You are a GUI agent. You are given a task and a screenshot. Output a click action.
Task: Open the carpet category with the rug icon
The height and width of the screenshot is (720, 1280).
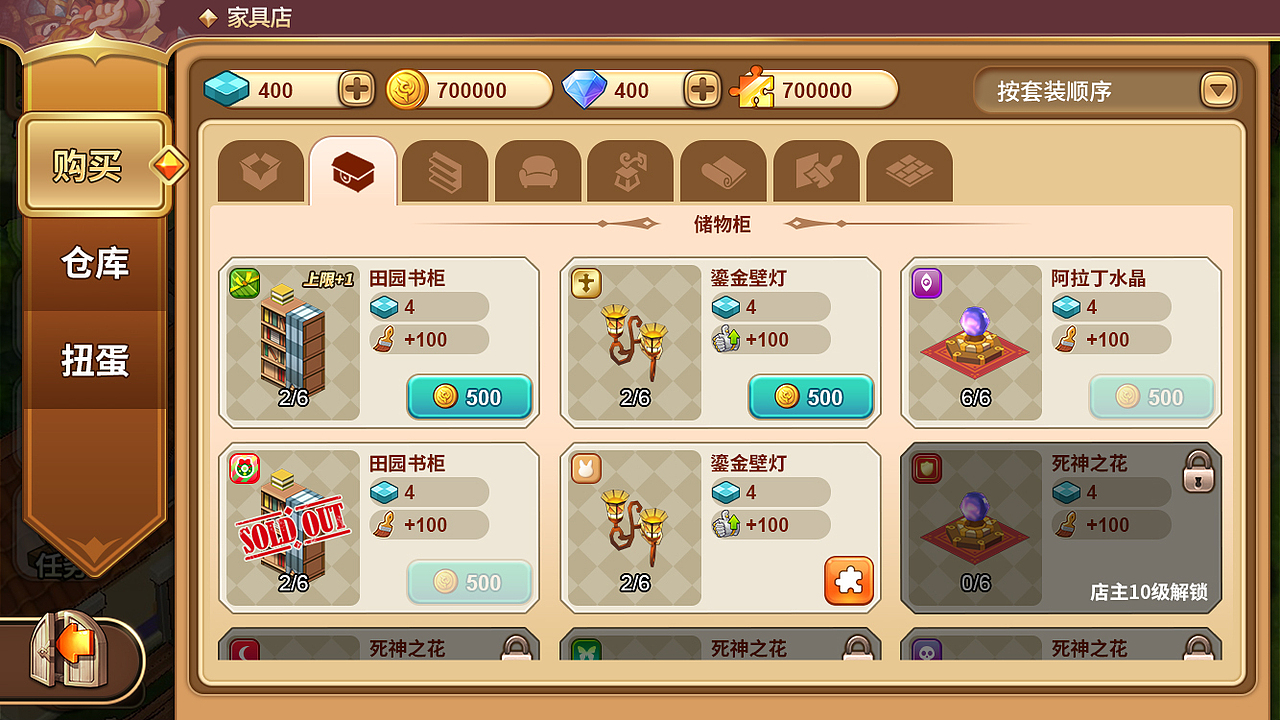tap(723, 170)
